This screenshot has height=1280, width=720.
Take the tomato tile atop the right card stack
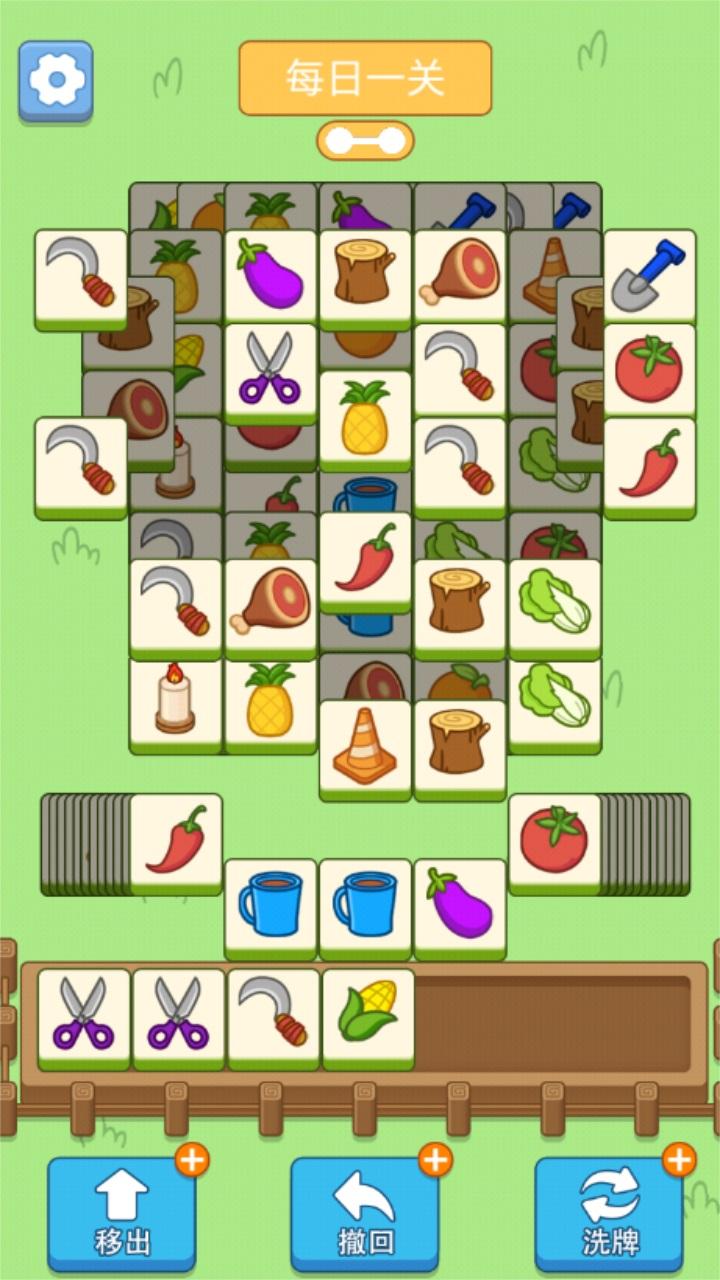pyautogui.click(x=555, y=840)
